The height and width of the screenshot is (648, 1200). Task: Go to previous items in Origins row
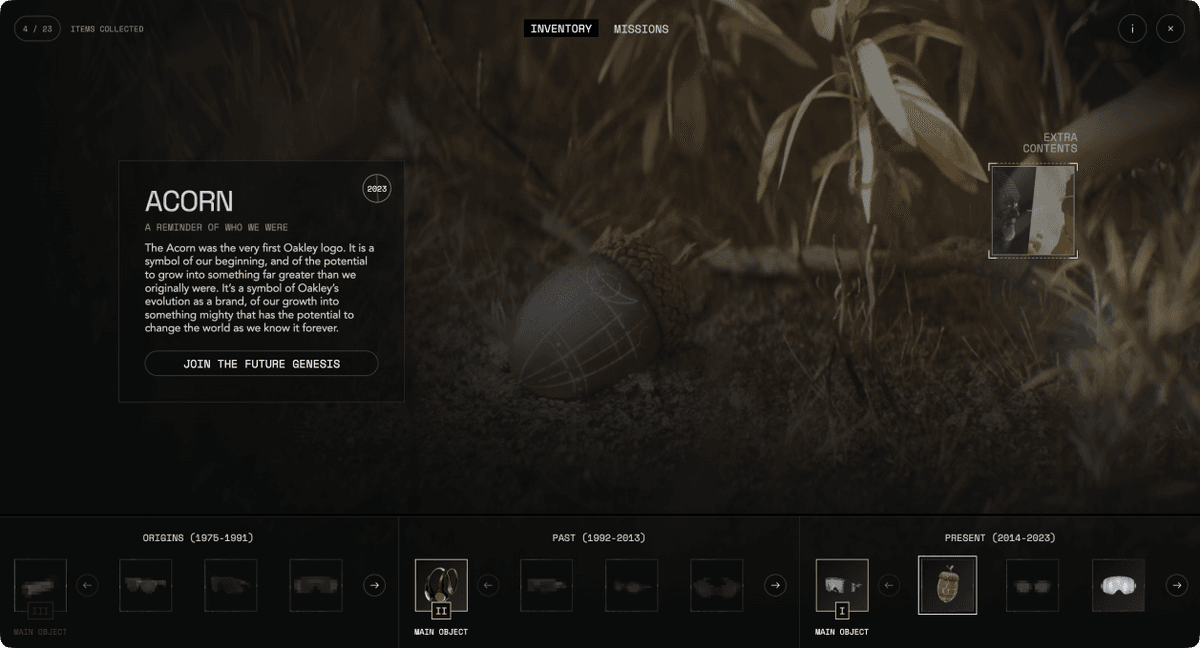pyautogui.click(x=87, y=585)
